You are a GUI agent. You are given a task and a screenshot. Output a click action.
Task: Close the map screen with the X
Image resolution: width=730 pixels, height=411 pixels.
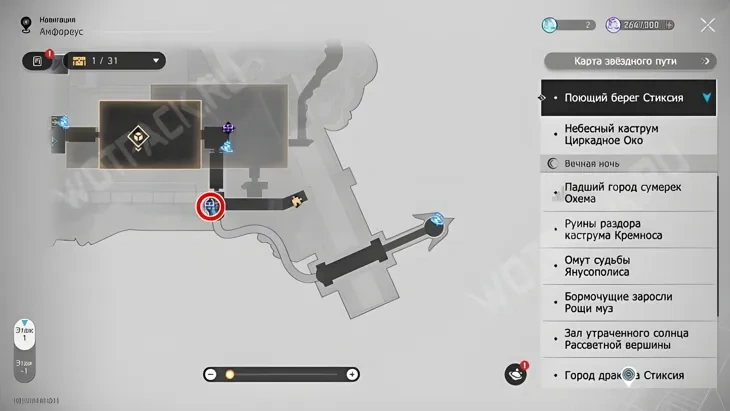707,25
